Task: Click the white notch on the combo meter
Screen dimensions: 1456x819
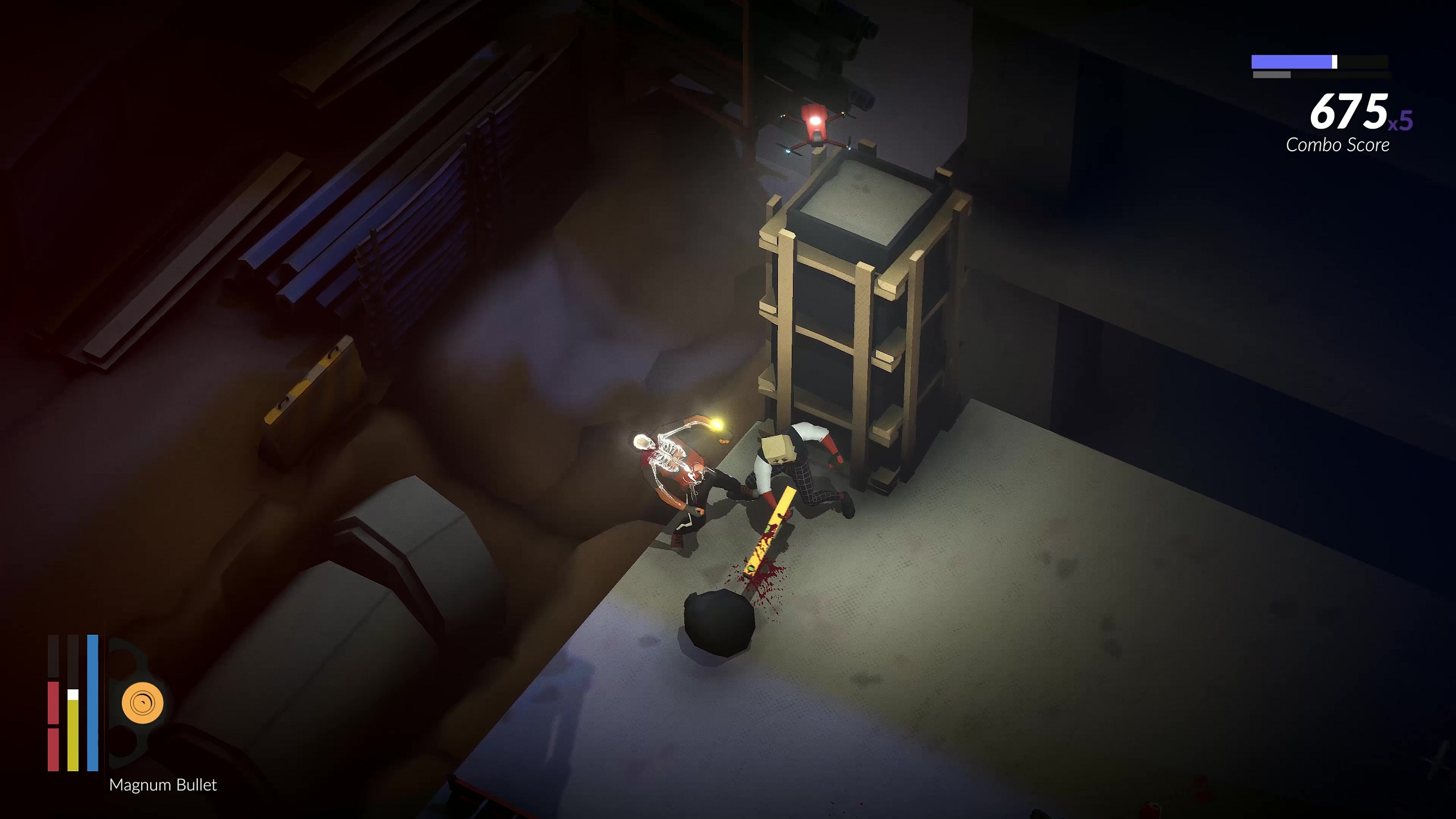Action: pos(1335,61)
